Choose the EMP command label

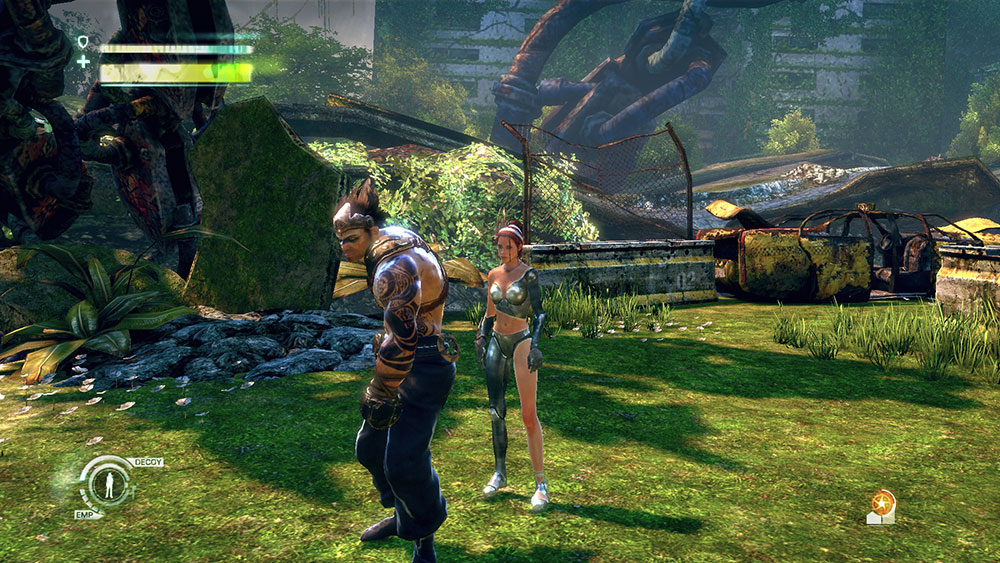click(x=86, y=514)
